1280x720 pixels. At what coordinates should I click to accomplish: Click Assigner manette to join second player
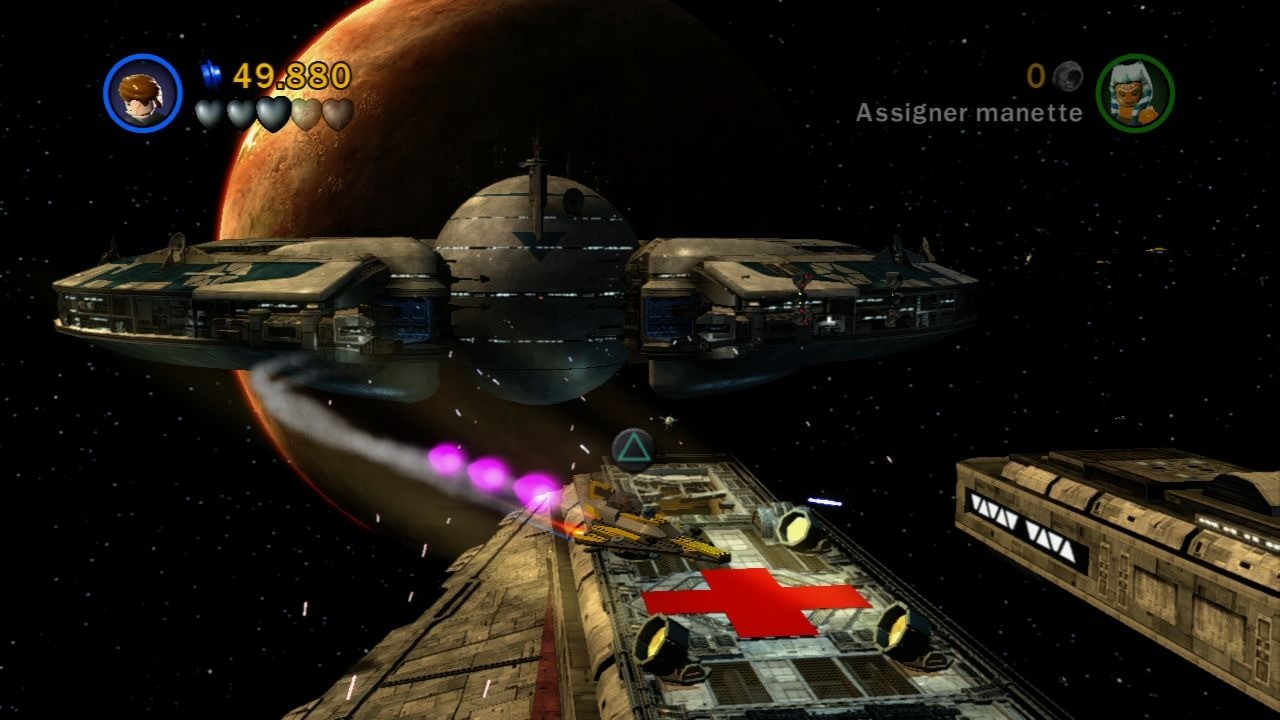tap(968, 113)
